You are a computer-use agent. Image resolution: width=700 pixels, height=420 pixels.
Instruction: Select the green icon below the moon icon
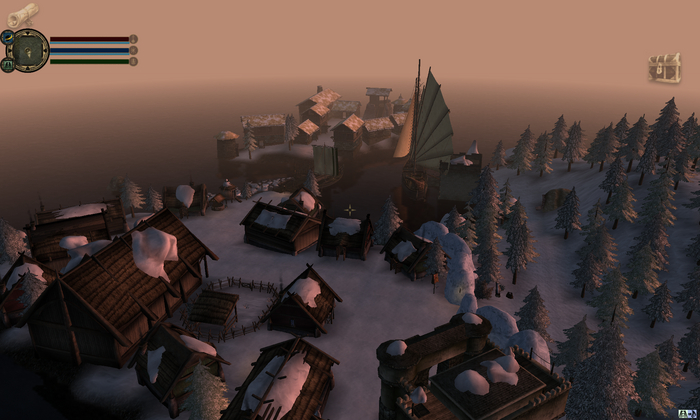click(7, 64)
